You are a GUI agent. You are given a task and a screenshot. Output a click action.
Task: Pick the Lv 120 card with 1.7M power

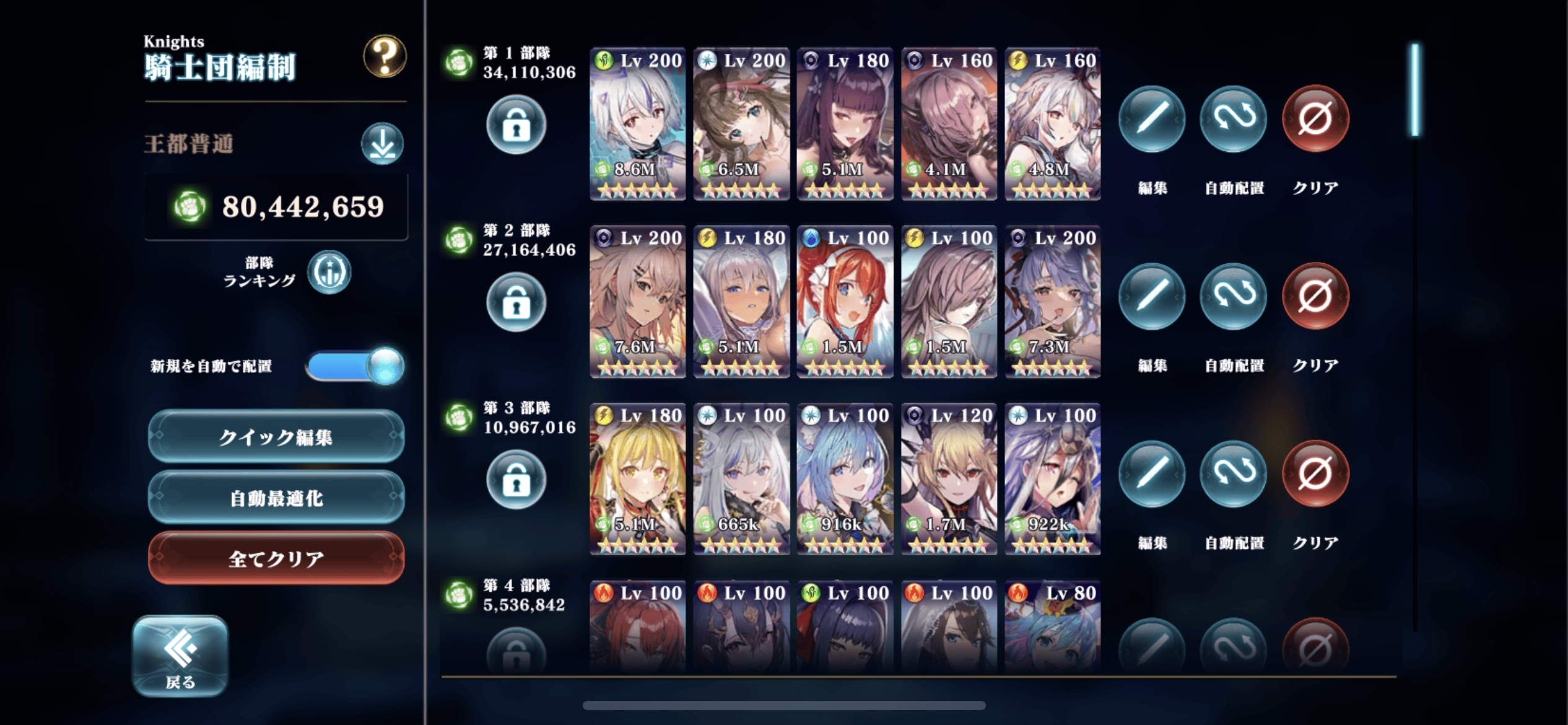coord(948,478)
